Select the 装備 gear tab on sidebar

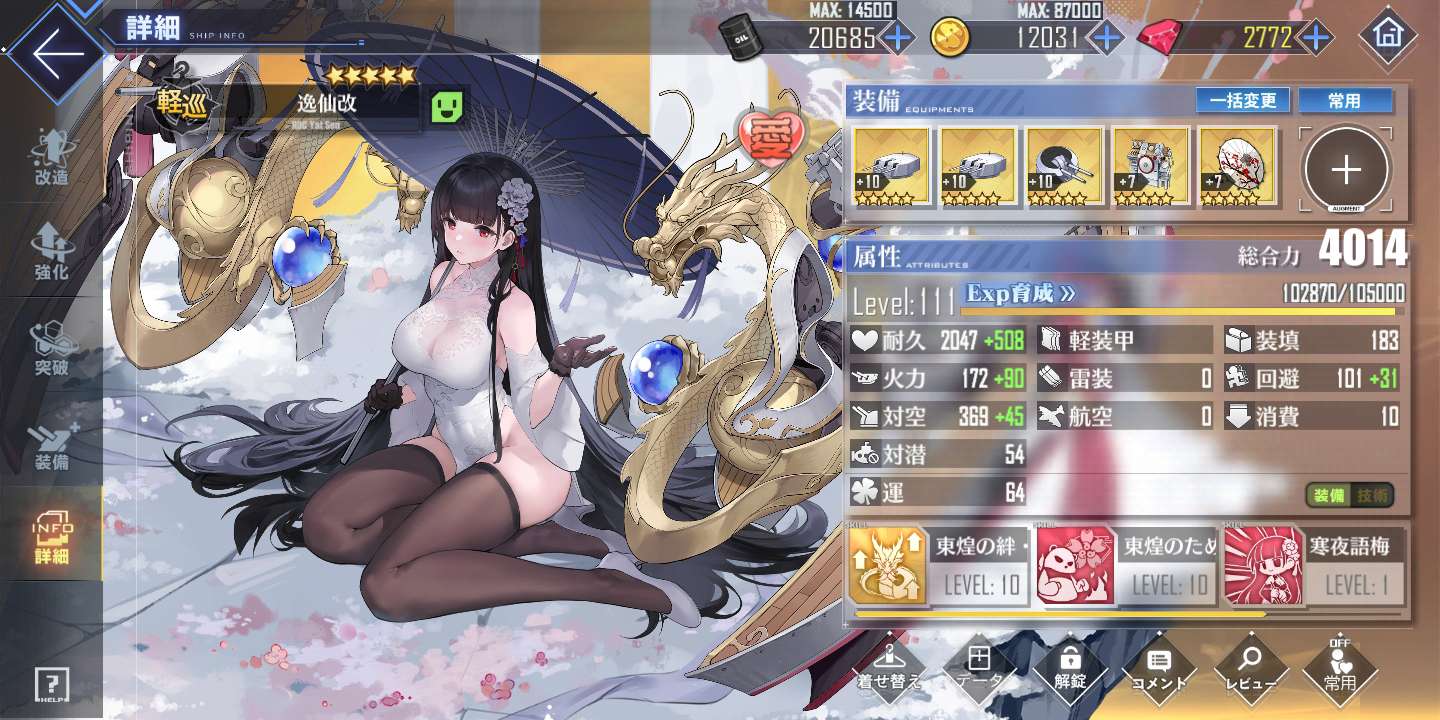51,447
